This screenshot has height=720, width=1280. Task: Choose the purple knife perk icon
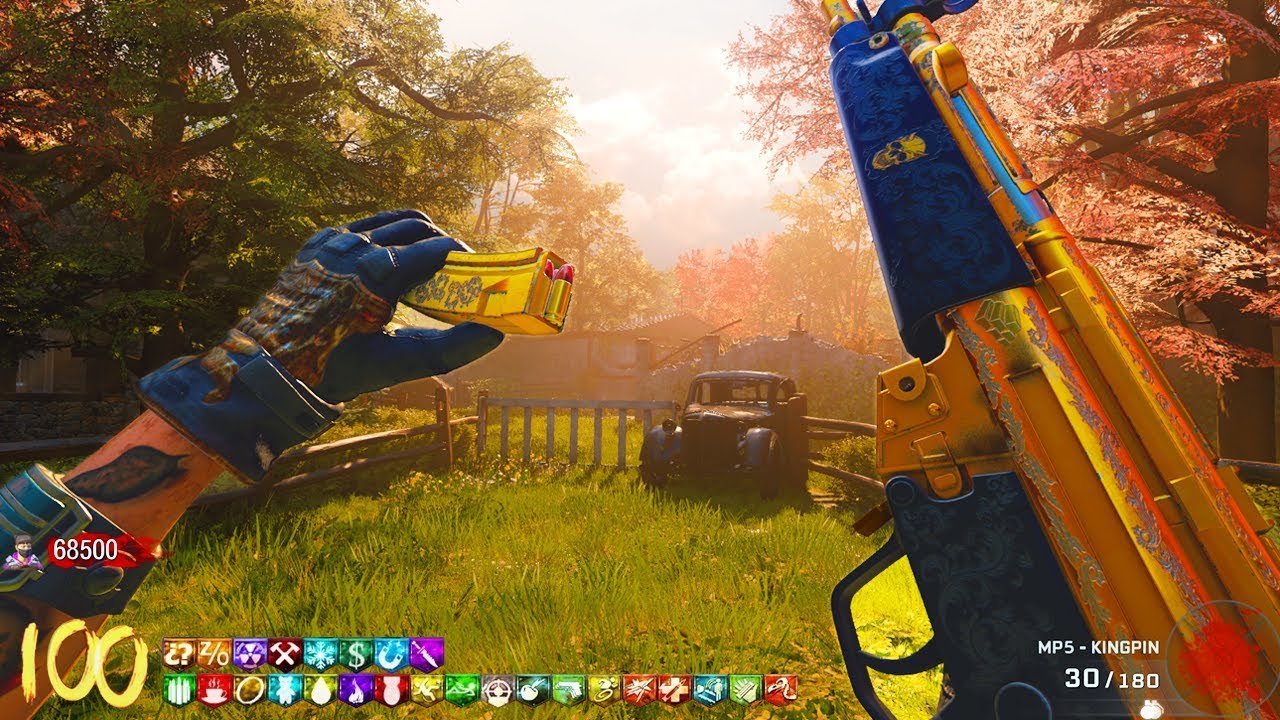pos(426,653)
